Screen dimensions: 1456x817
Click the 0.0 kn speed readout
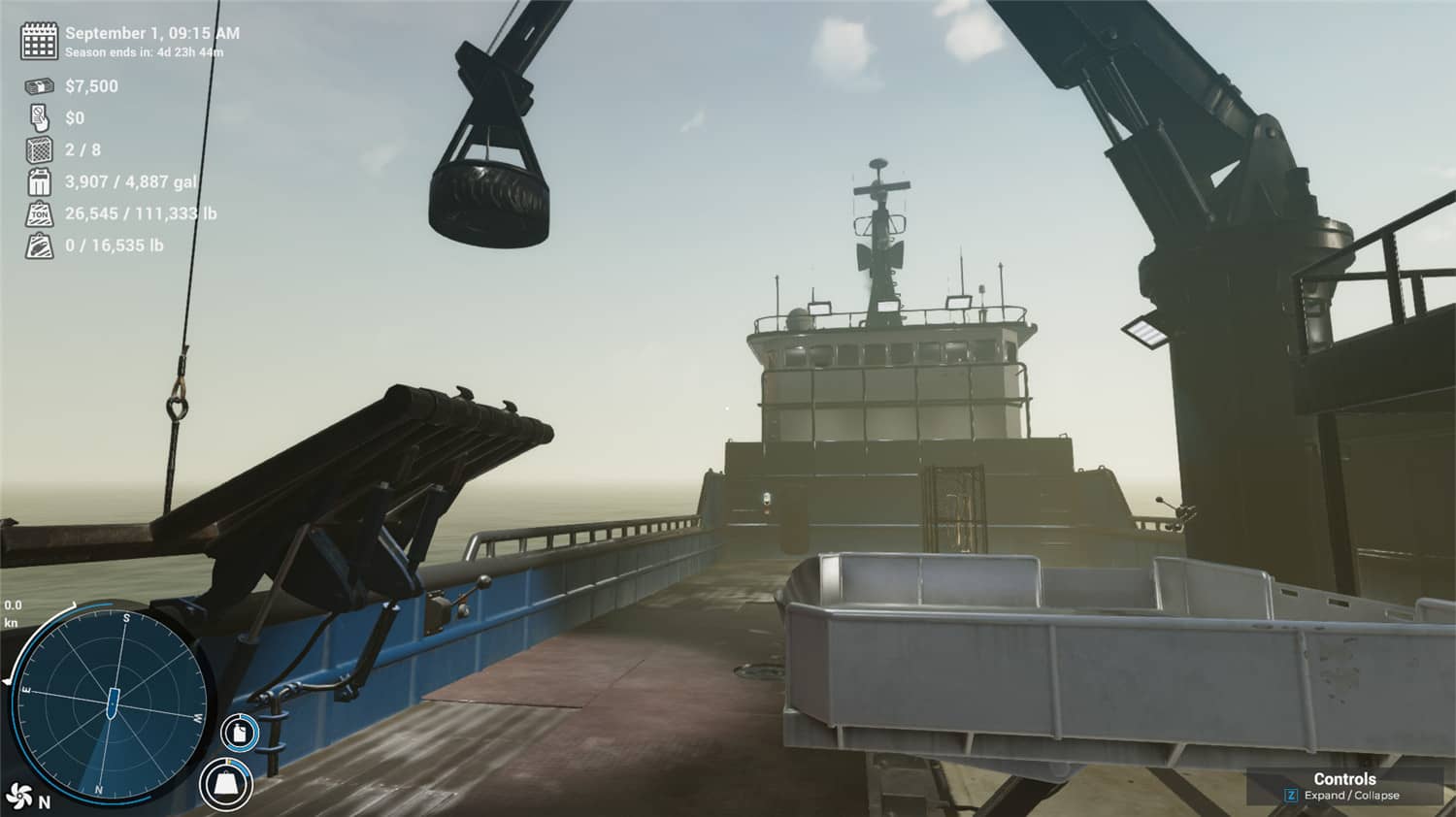click(14, 609)
